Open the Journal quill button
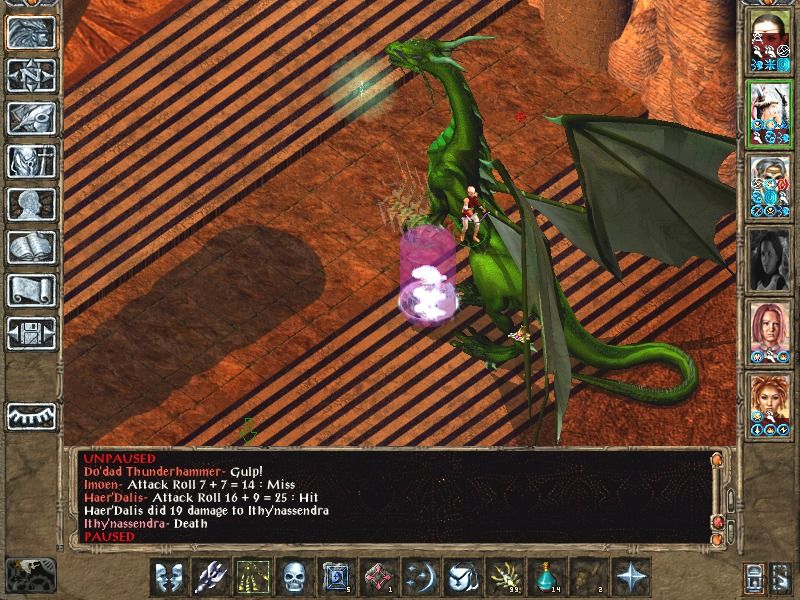 coord(31,118)
